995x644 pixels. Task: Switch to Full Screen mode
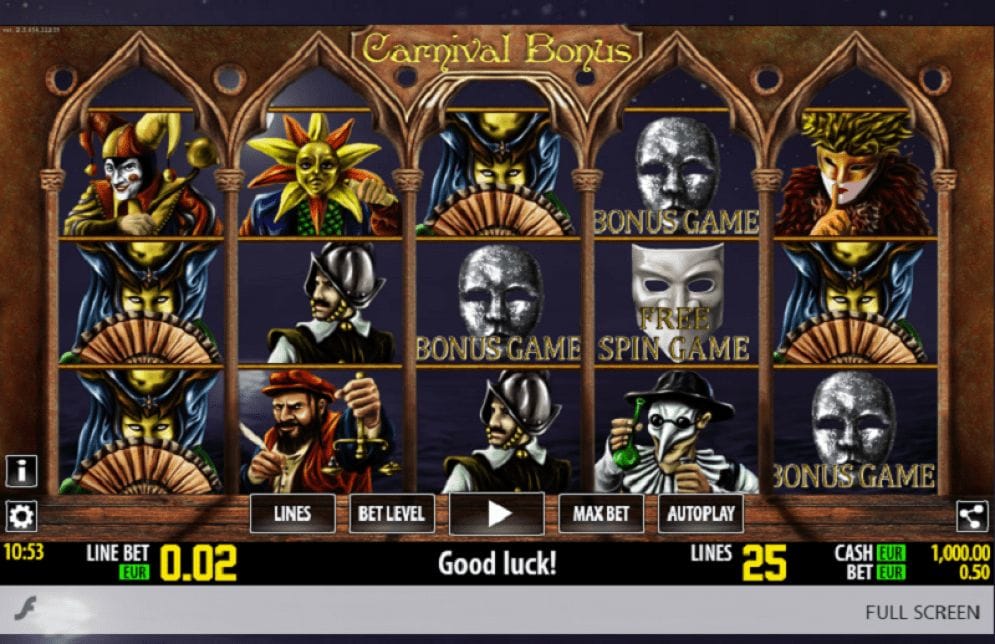point(922,612)
